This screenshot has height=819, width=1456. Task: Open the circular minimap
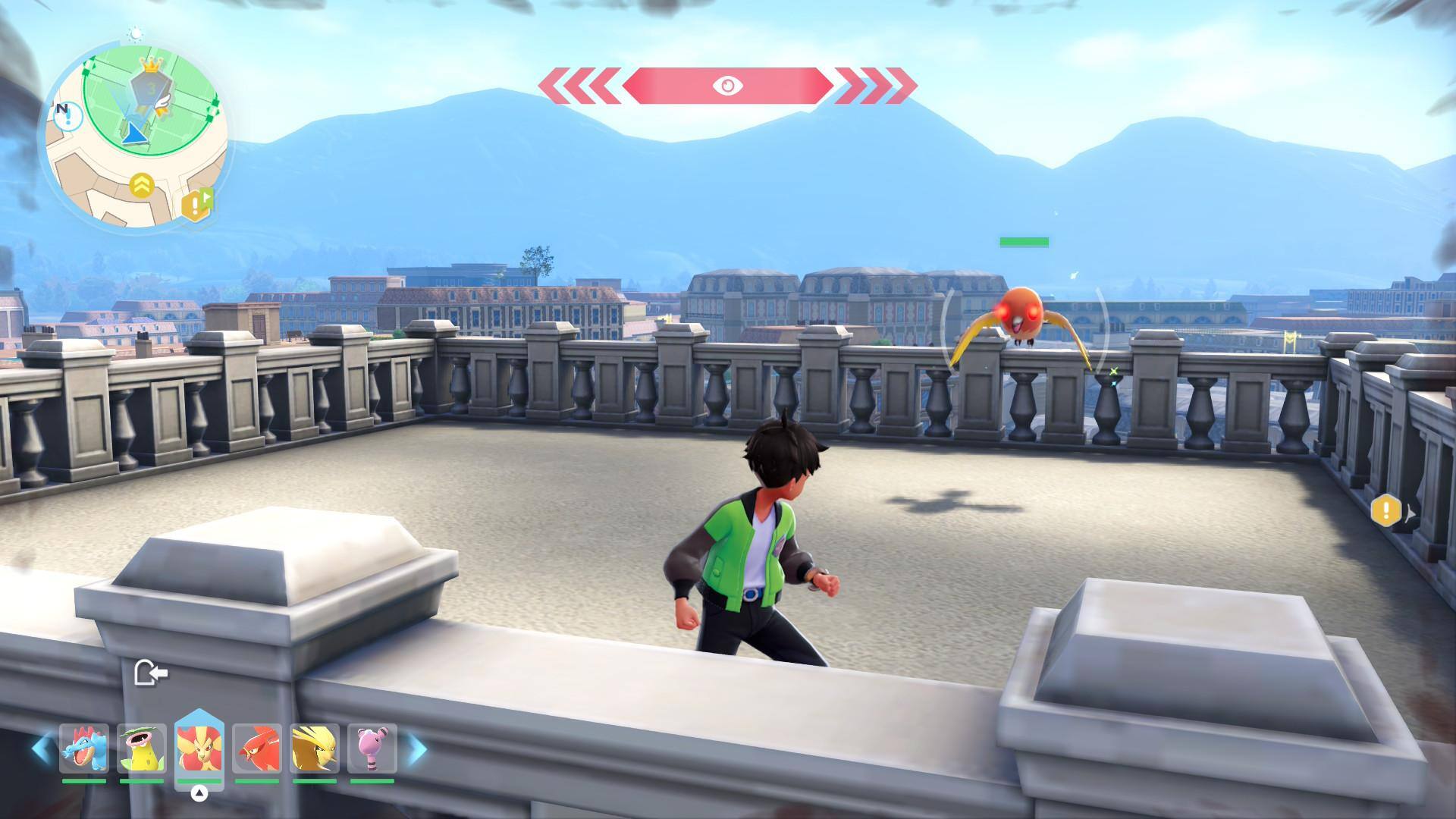click(136, 136)
